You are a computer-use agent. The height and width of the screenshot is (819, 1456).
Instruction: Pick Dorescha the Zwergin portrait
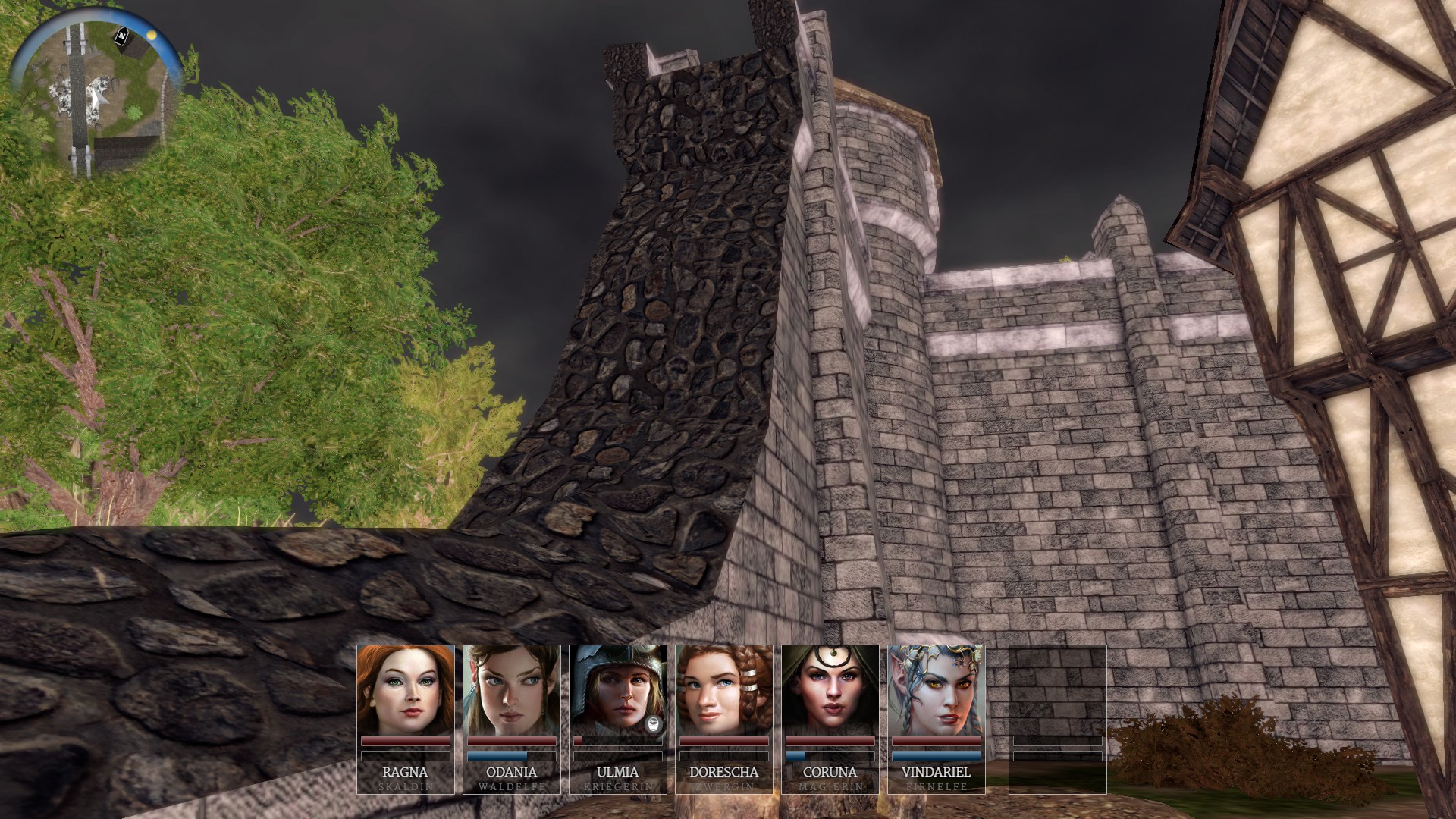click(724, 690)
